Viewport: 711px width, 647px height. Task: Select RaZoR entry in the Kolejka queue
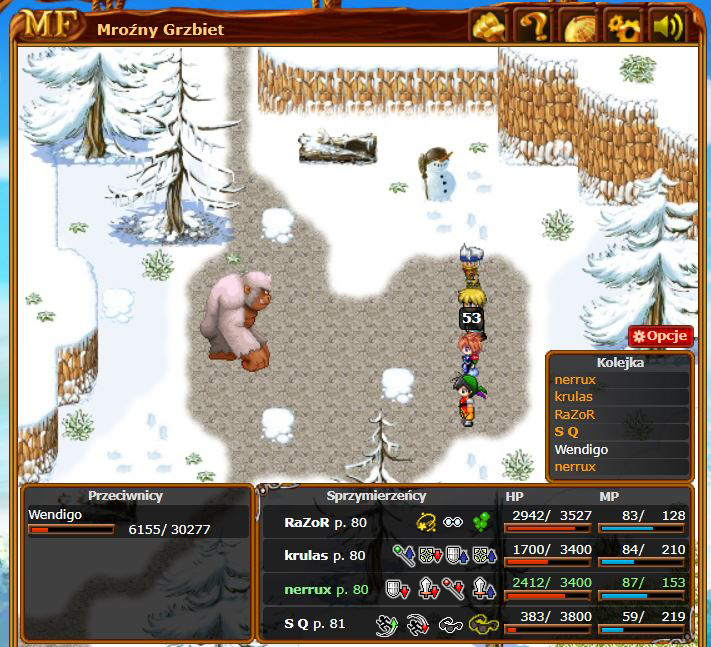[x=575, y=414]
